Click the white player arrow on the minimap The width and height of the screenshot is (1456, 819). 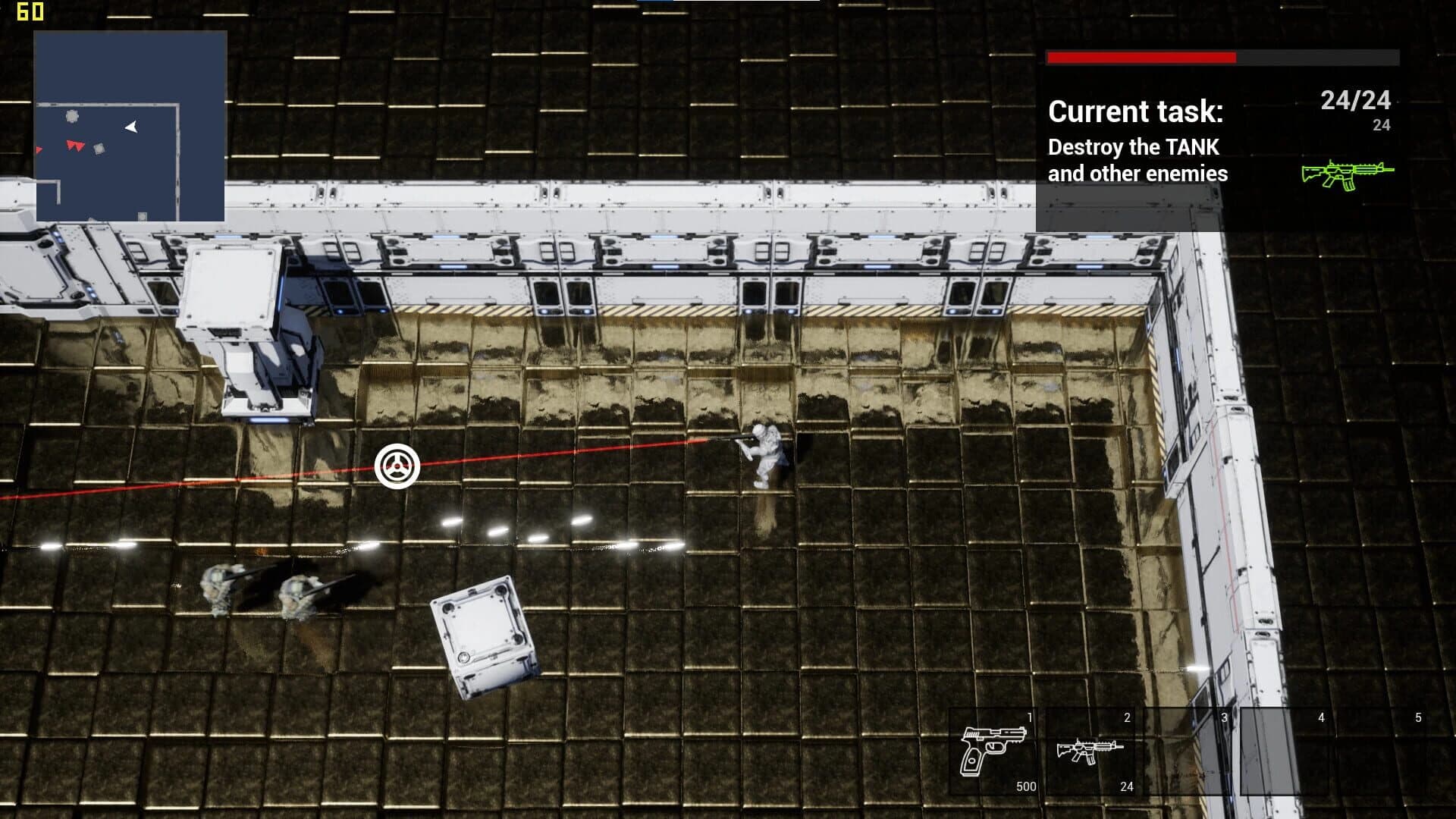[x=130, y=126]
